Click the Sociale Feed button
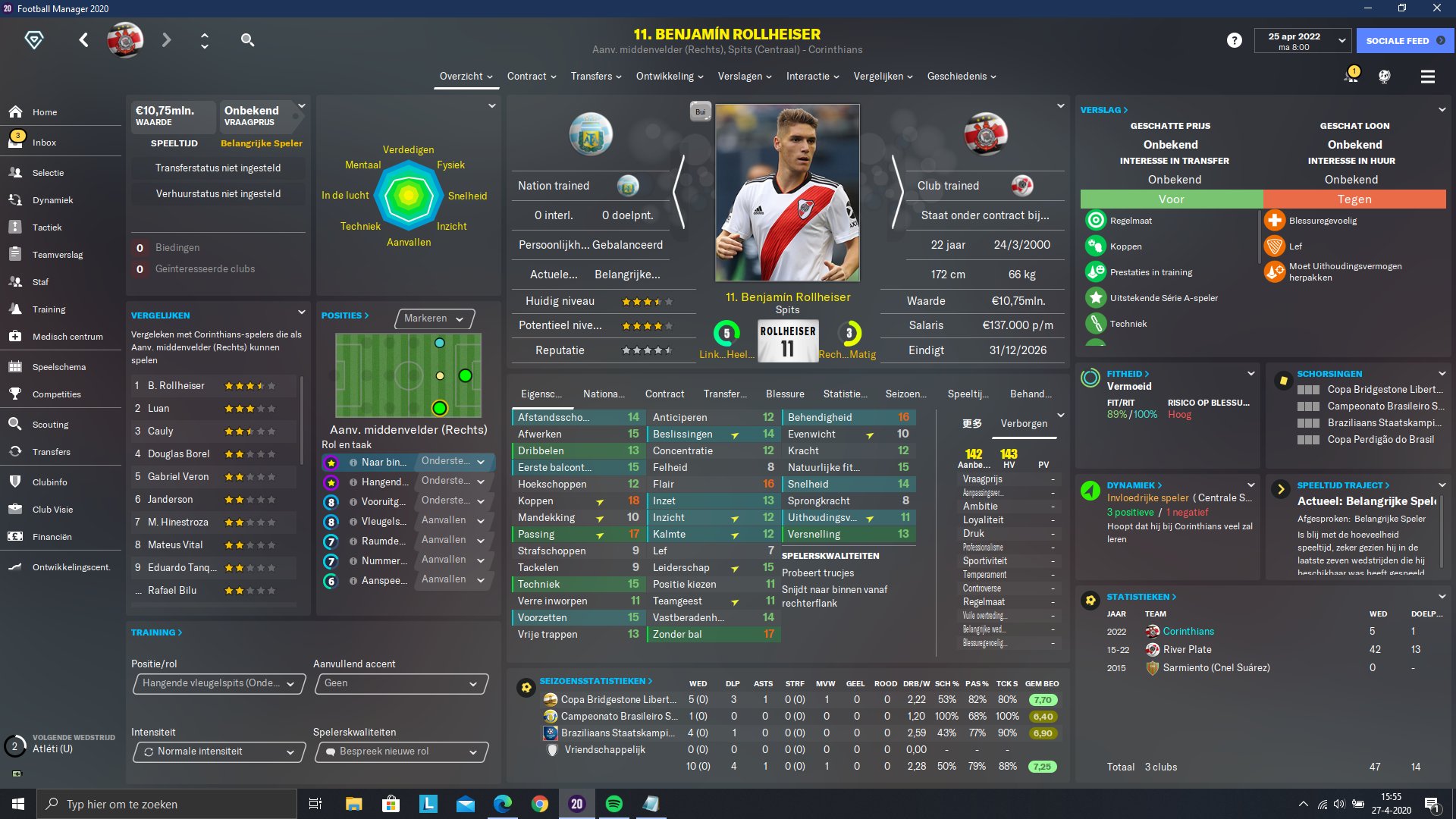Image resolution: width=1456 pixels, height=819 pixels. (x=1404, y=41)
